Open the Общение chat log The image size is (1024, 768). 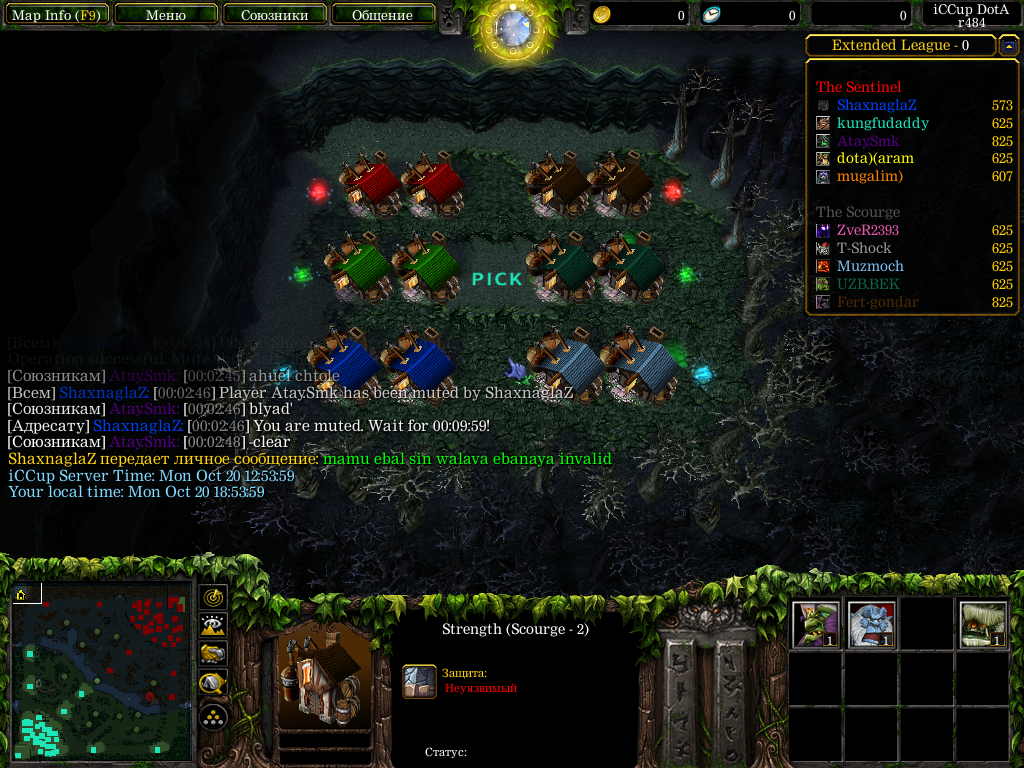click(383, 15)
